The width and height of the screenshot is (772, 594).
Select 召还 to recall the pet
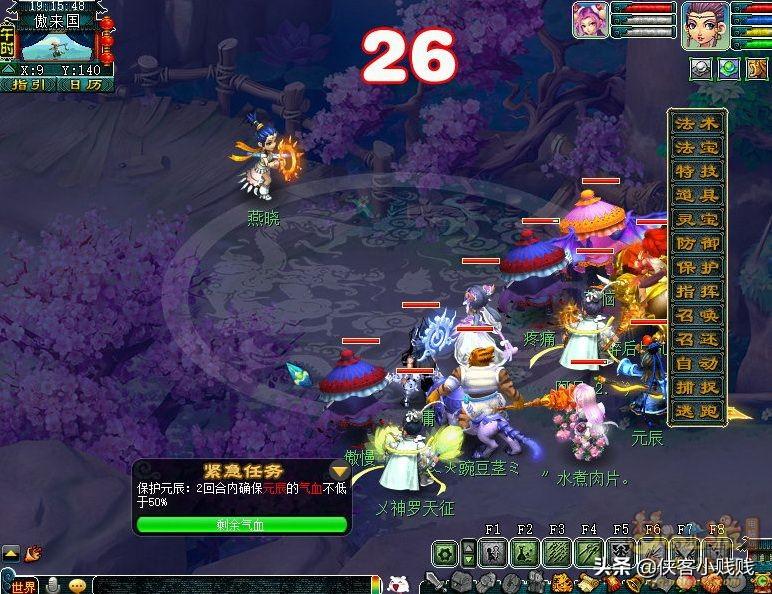(696, 339)
